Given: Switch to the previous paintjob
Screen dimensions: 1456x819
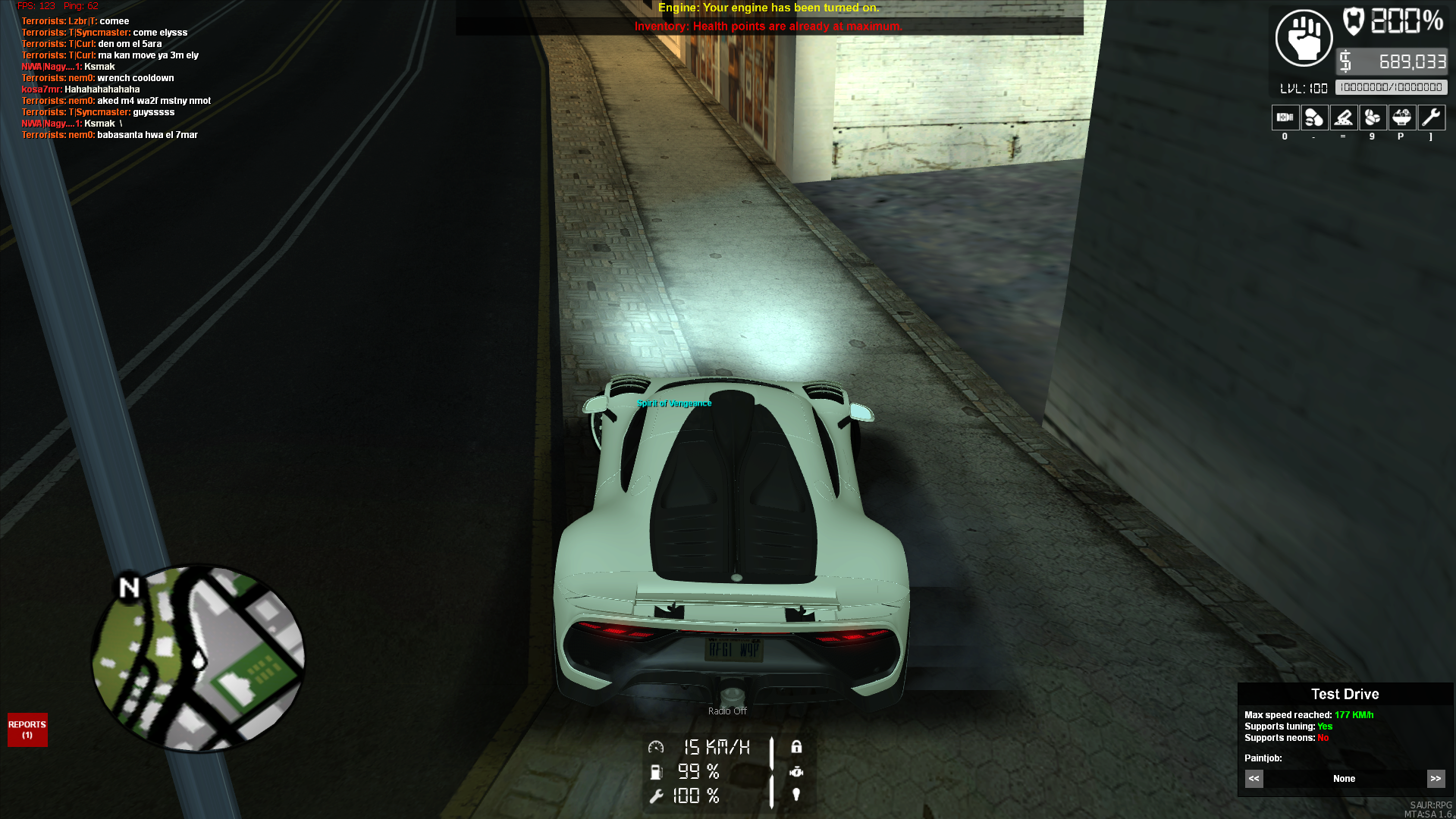Looking at the screenshot, I should click(x=1254, y=779).
